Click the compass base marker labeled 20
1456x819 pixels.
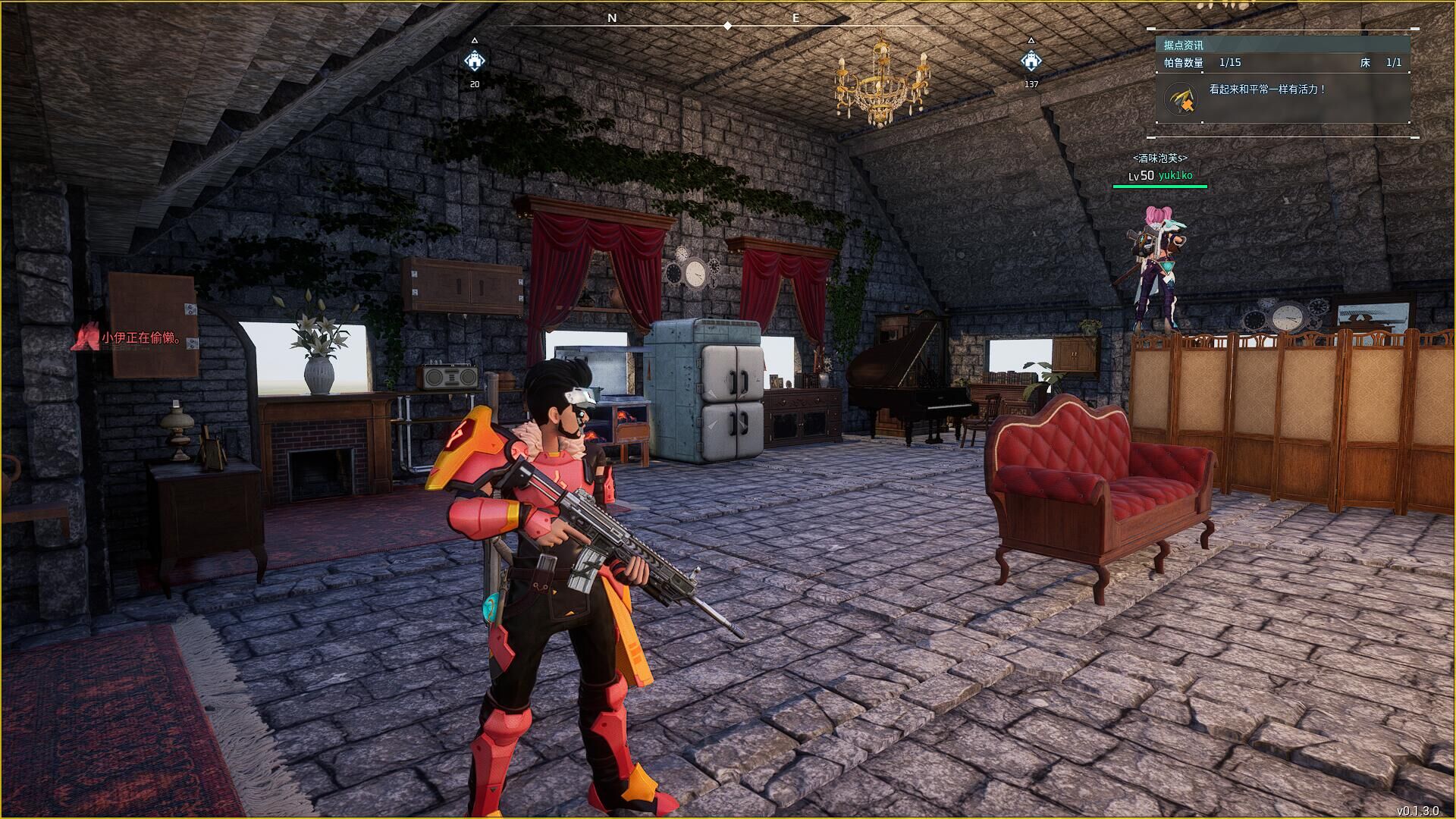[475, 60]
